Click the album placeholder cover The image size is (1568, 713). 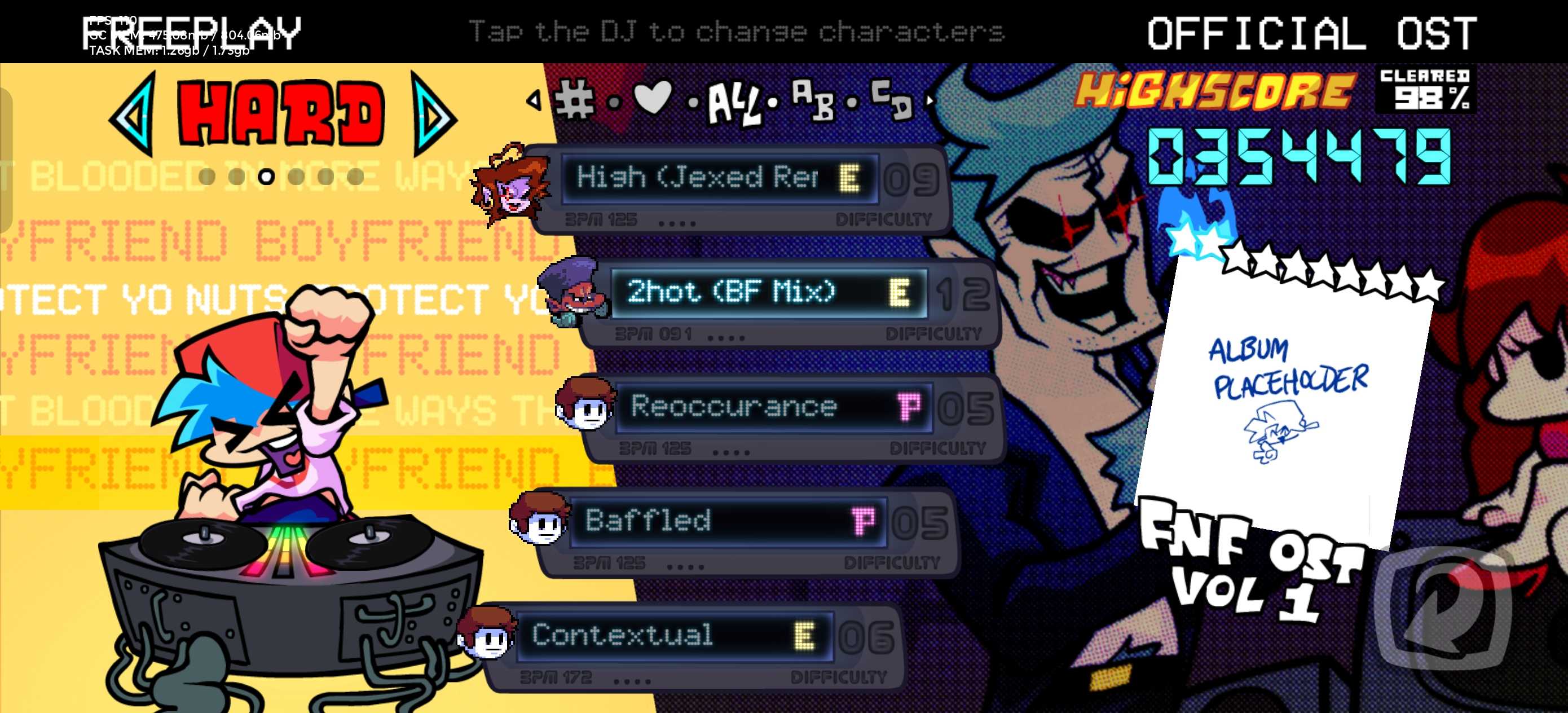click(x=1284, y=396)
